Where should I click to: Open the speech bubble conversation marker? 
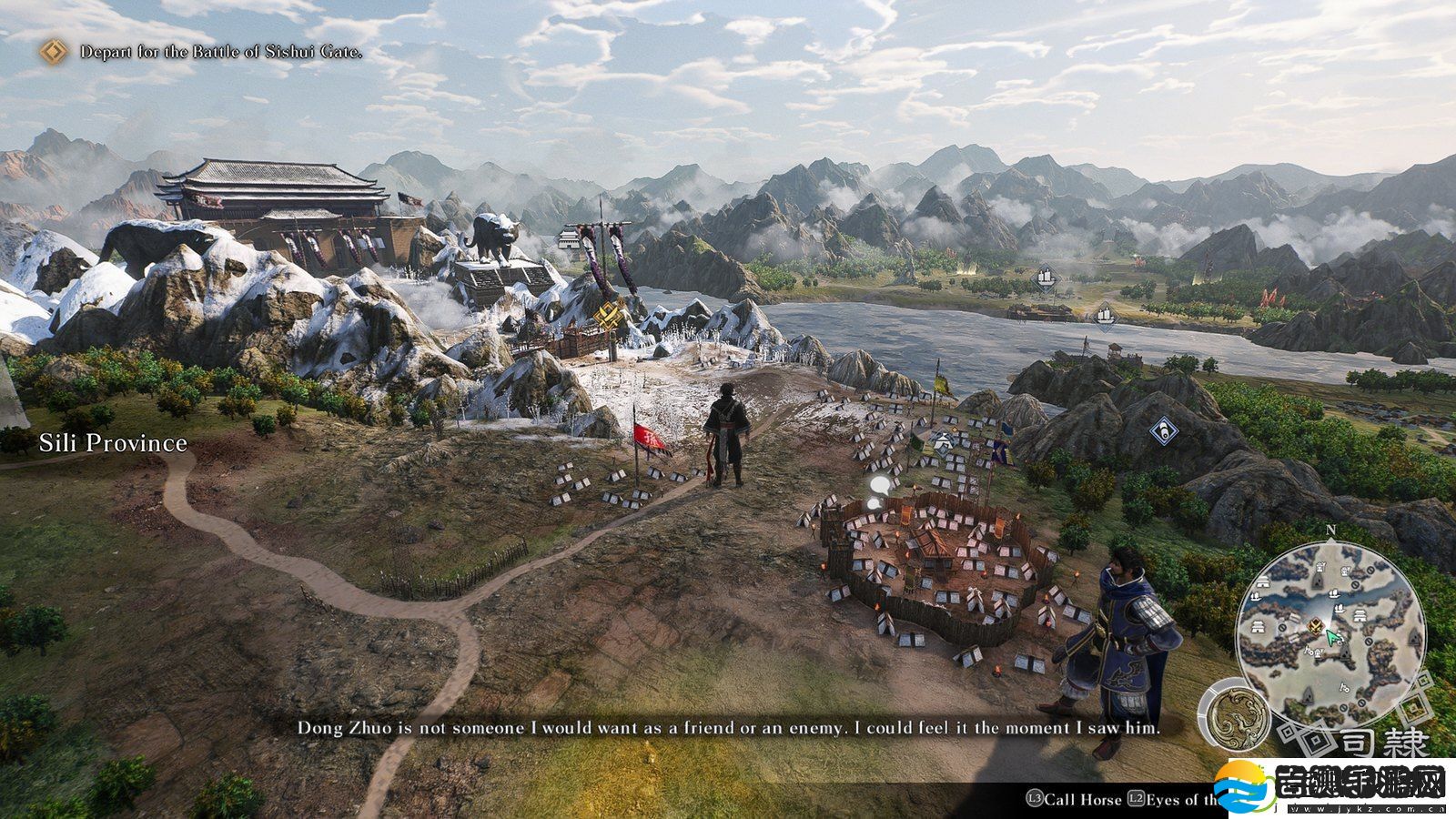877,490
